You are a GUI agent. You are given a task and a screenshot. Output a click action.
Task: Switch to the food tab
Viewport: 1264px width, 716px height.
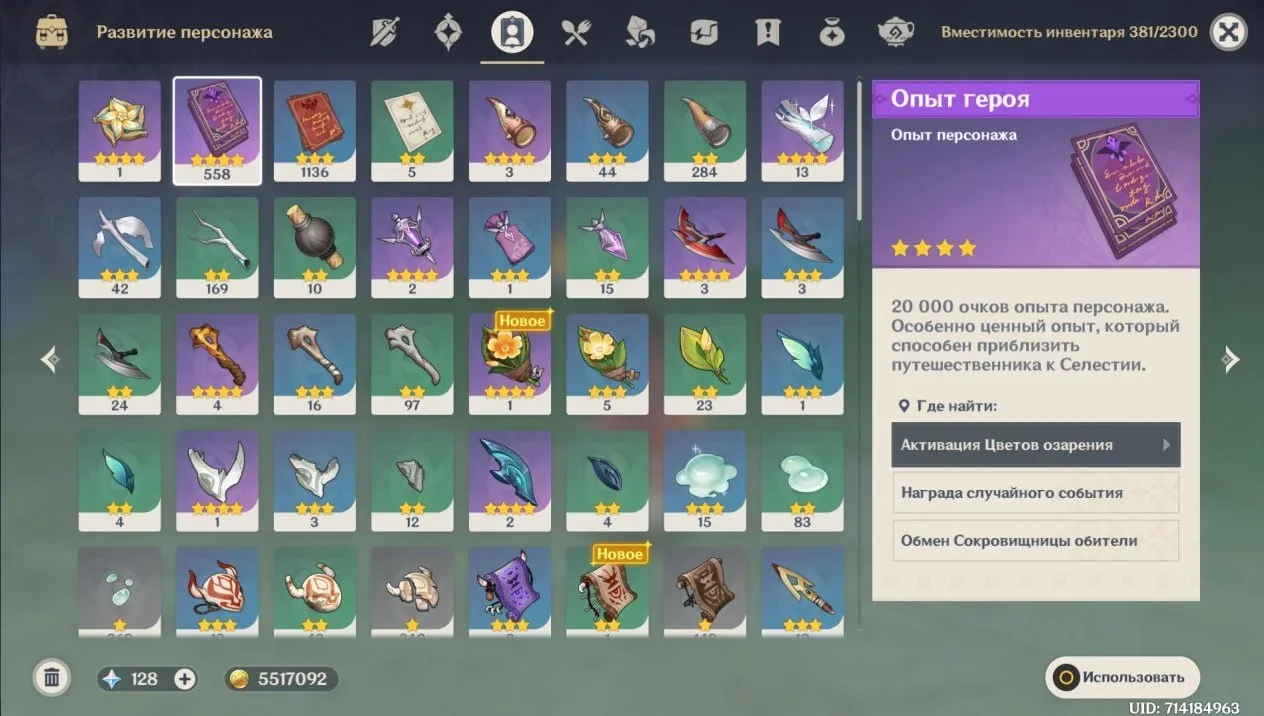[576, 32]
